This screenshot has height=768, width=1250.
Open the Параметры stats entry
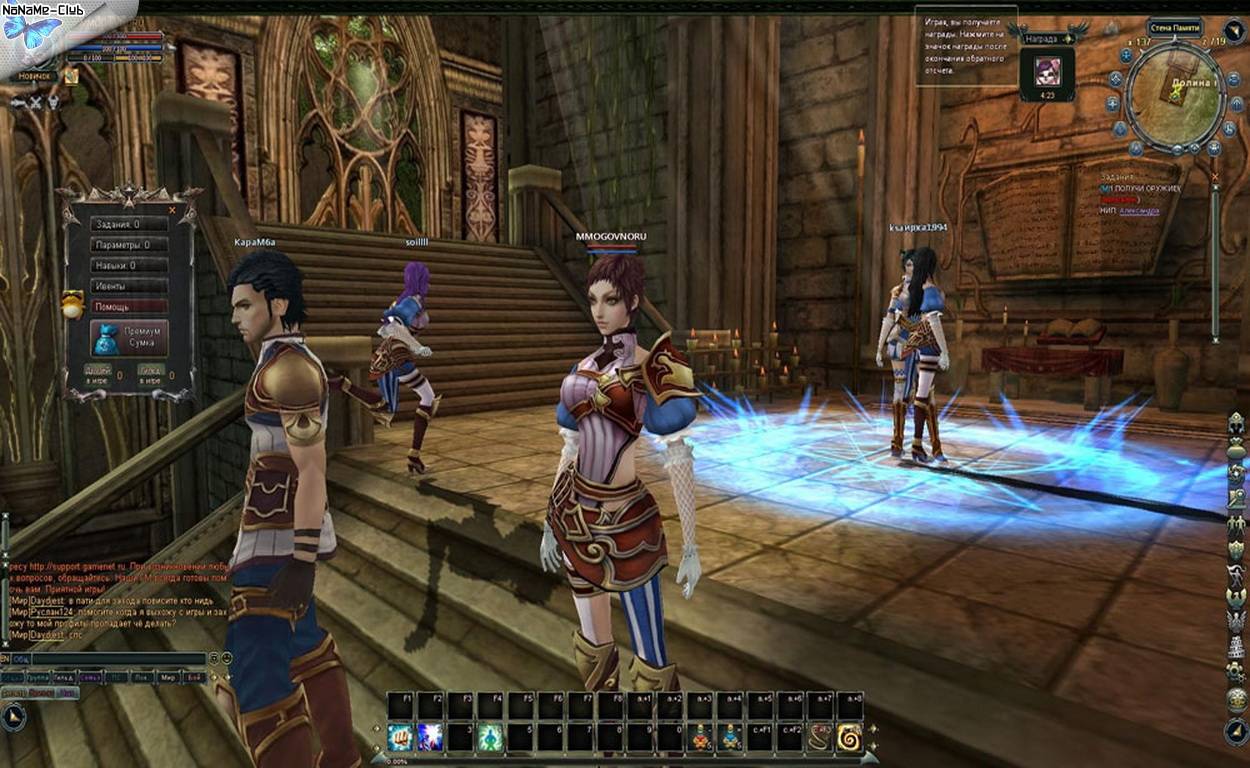tap(128, 245)
